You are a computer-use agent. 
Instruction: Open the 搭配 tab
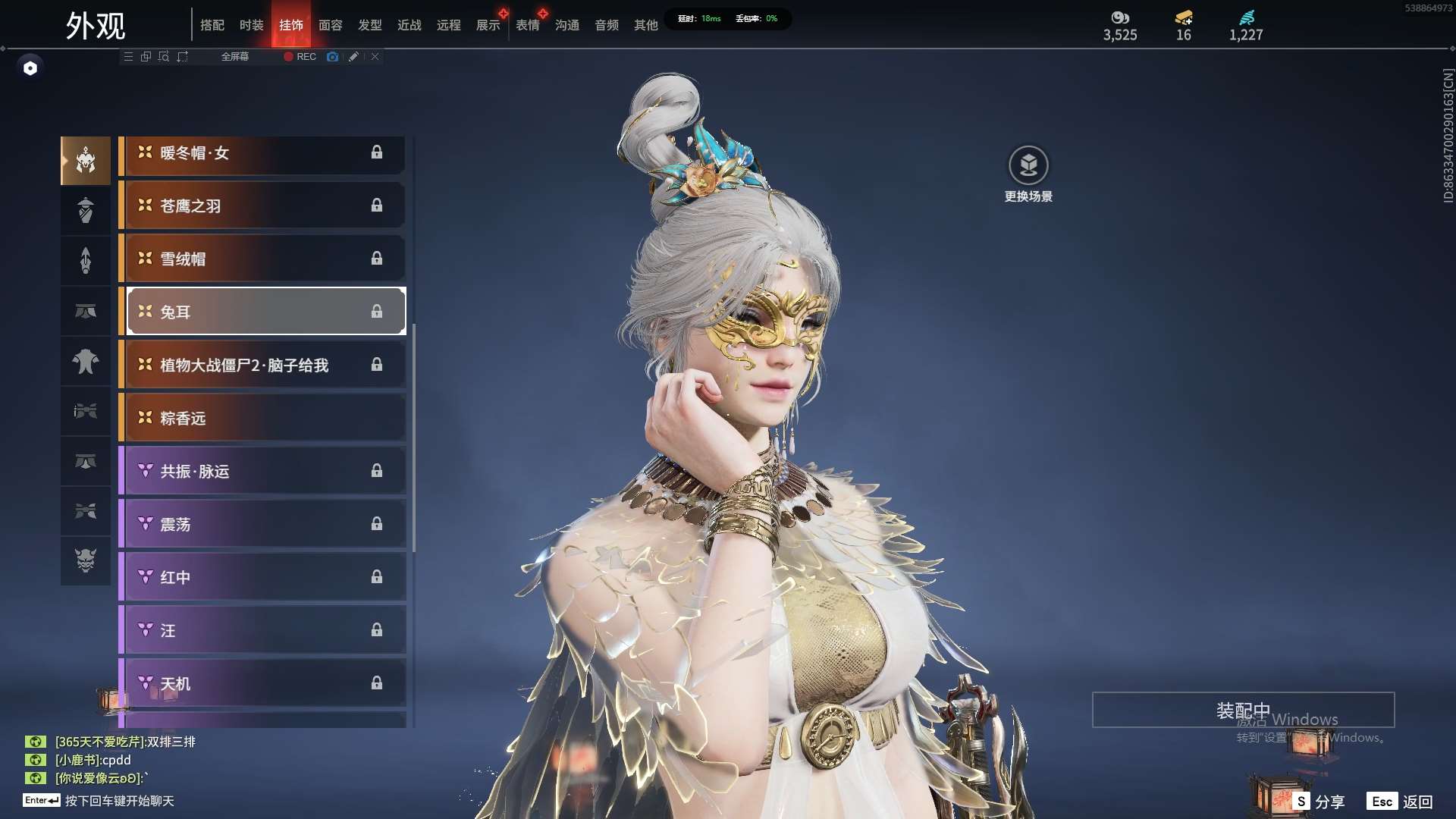(212, 25)
